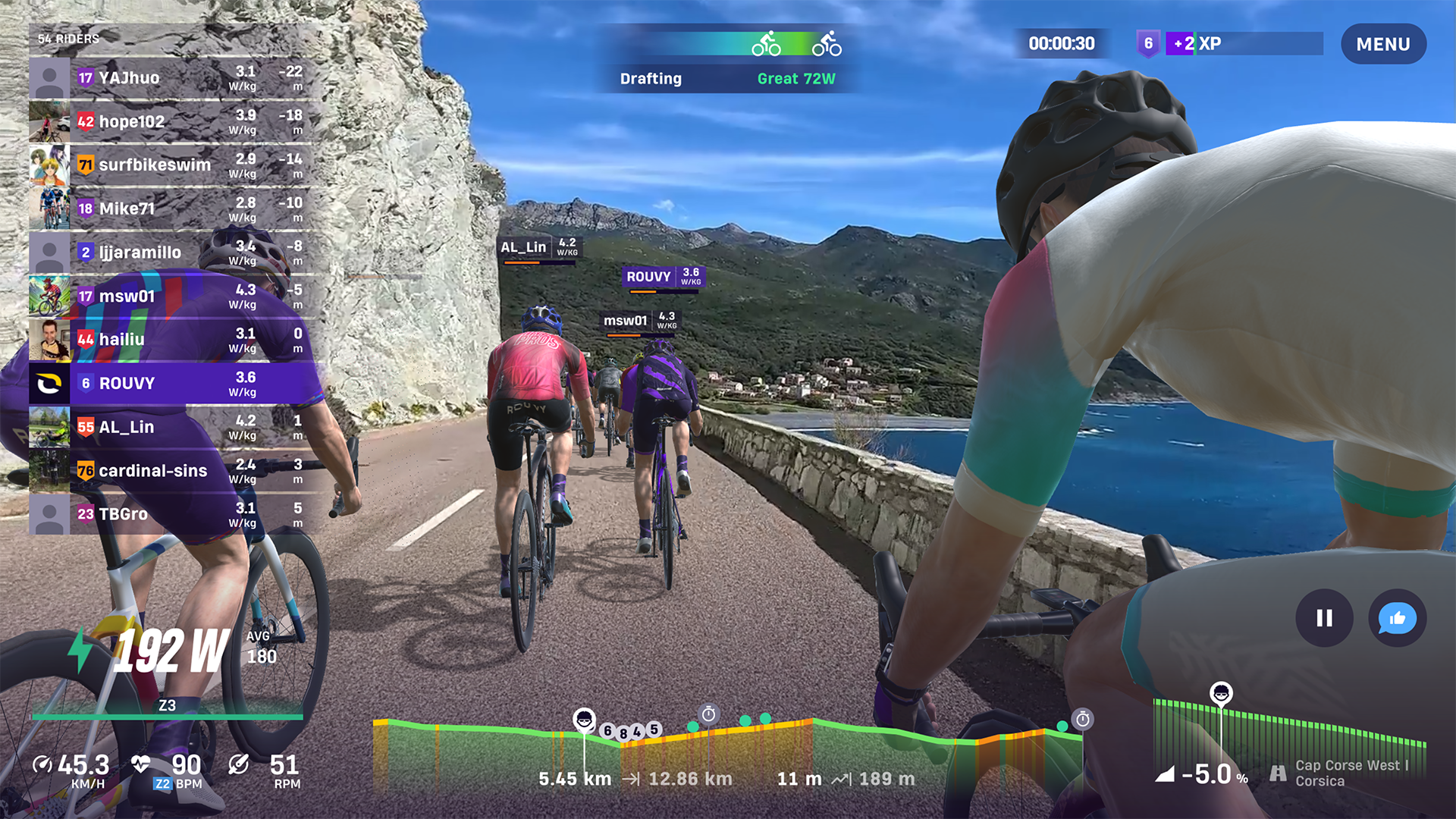The height and width of the screenshot is (819, 1456).
Task: Click the gradient arrow beside -5.0%
Action: coord(1166,775)
